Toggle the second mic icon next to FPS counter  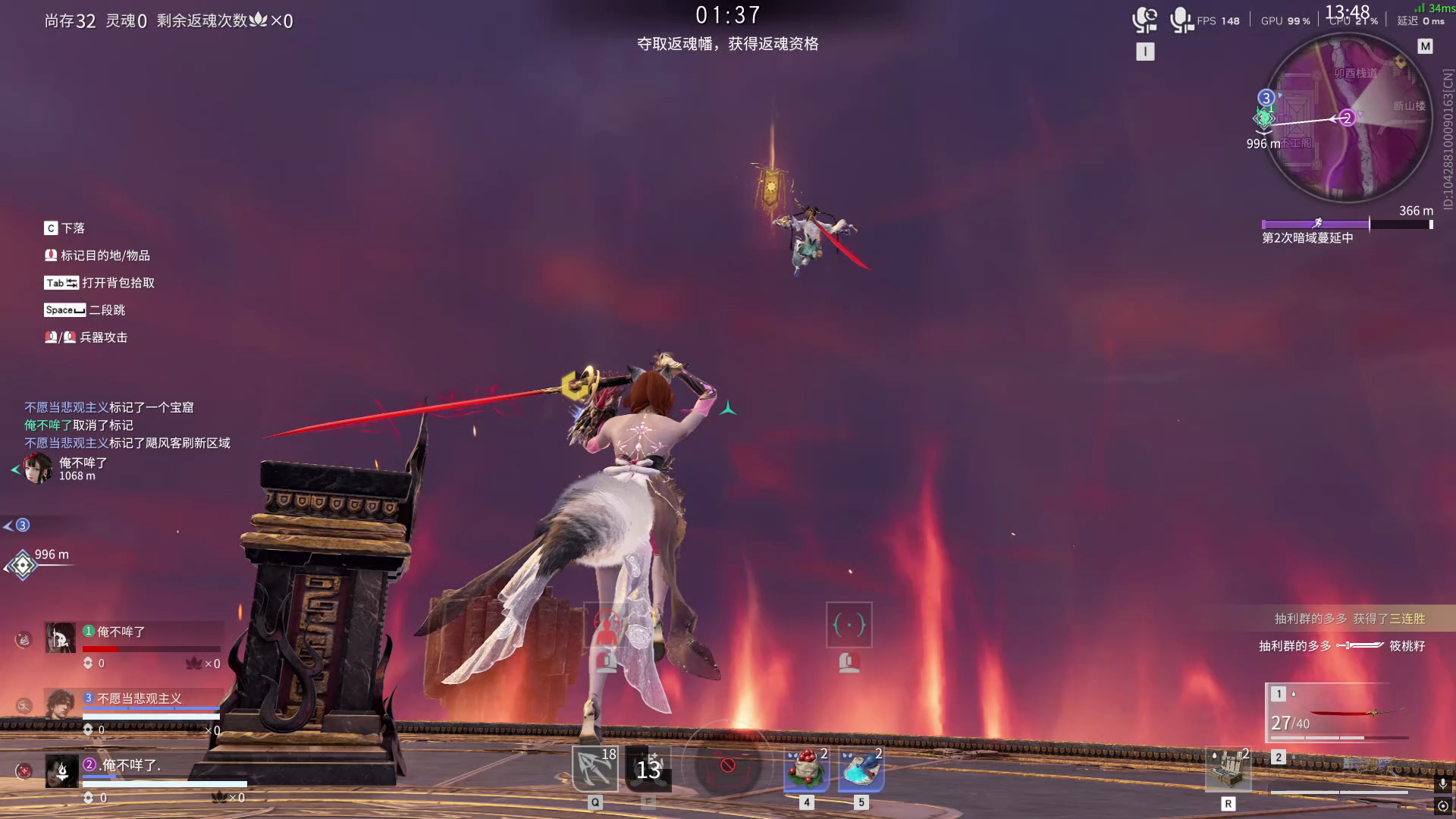click(1179, 19)
